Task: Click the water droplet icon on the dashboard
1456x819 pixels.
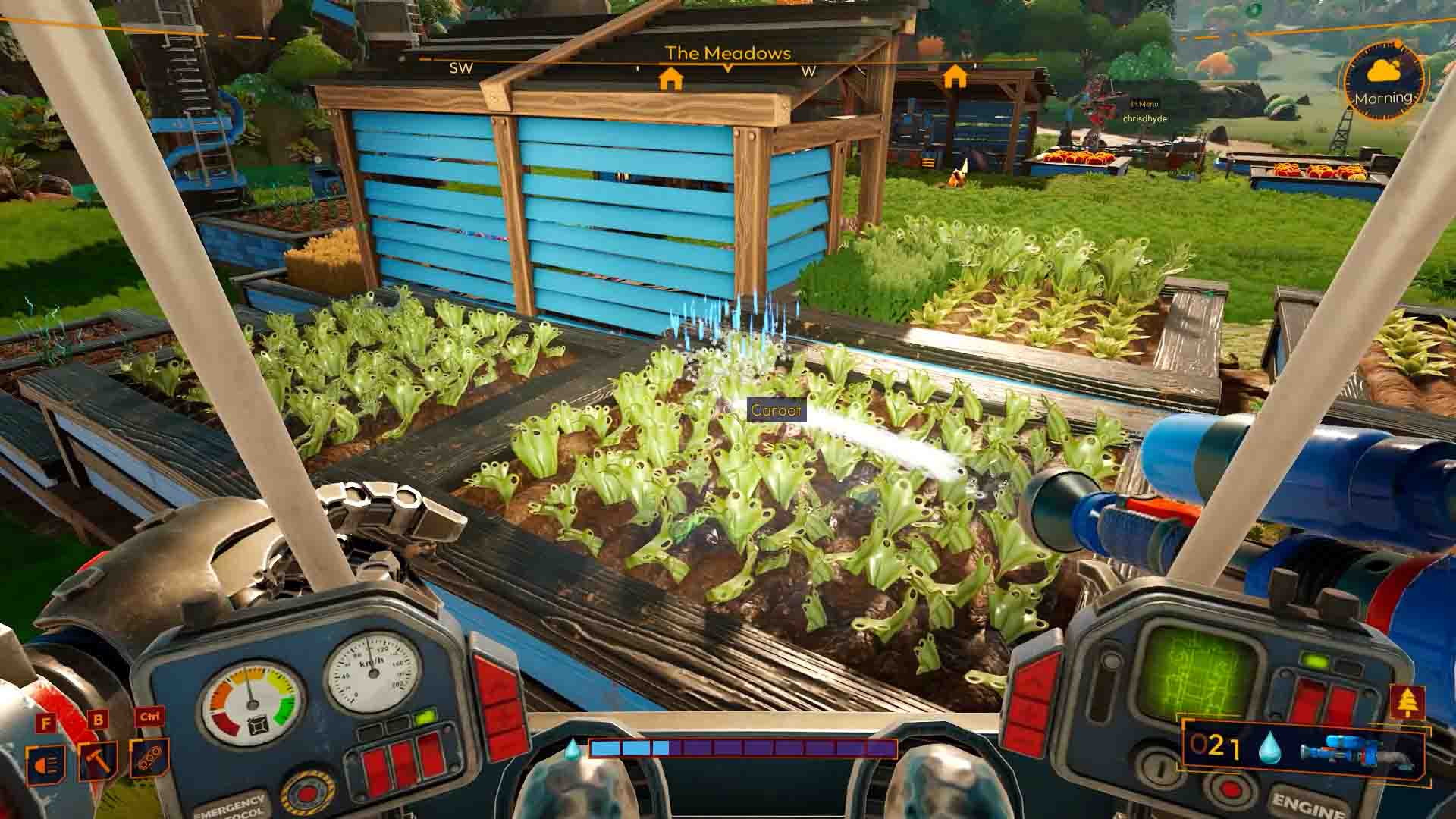Action: 1269,748
